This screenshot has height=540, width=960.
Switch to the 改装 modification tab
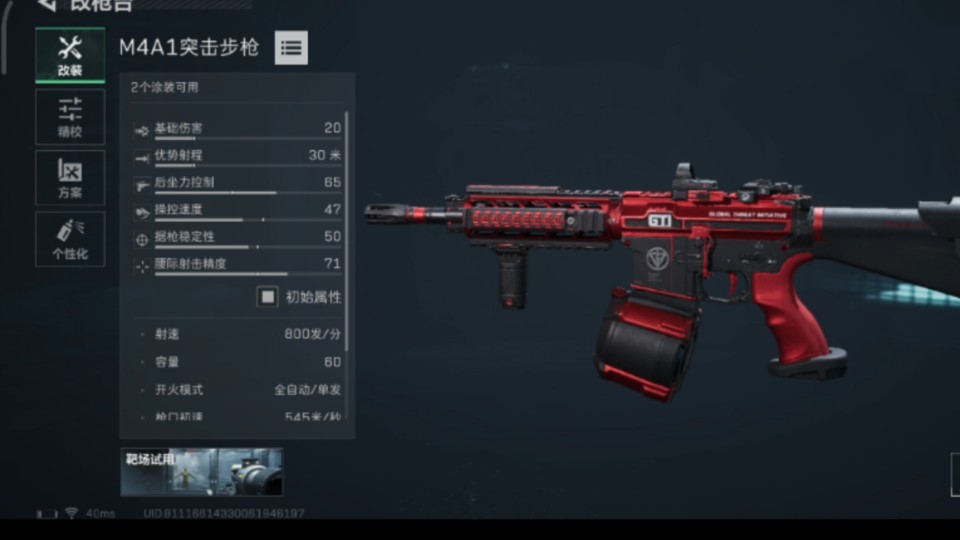pos(70,55)
